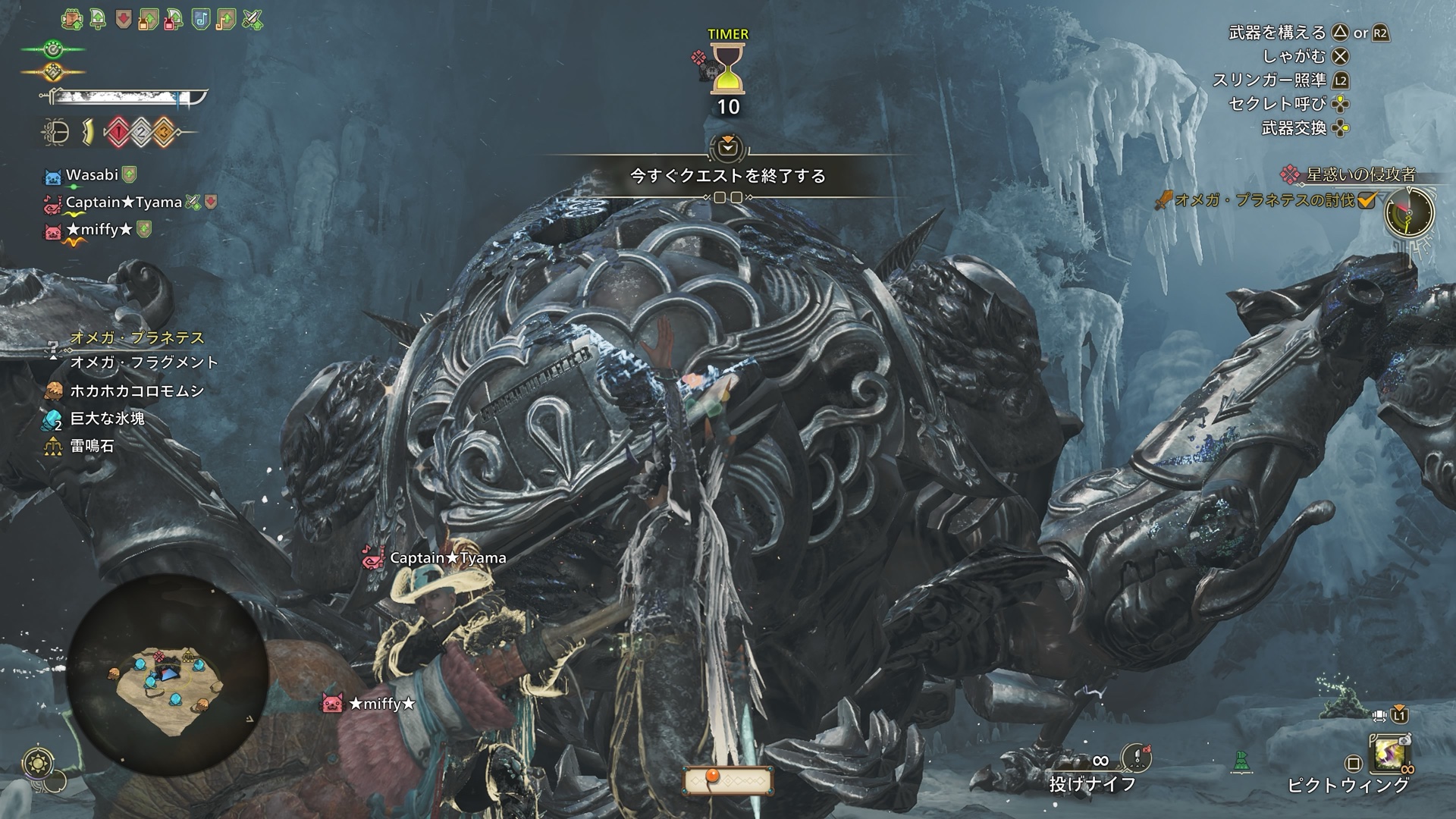Open the 星惑いの侵攻者 quest tracker
Screen dimensions: 1456x819
pos(1360,175)
